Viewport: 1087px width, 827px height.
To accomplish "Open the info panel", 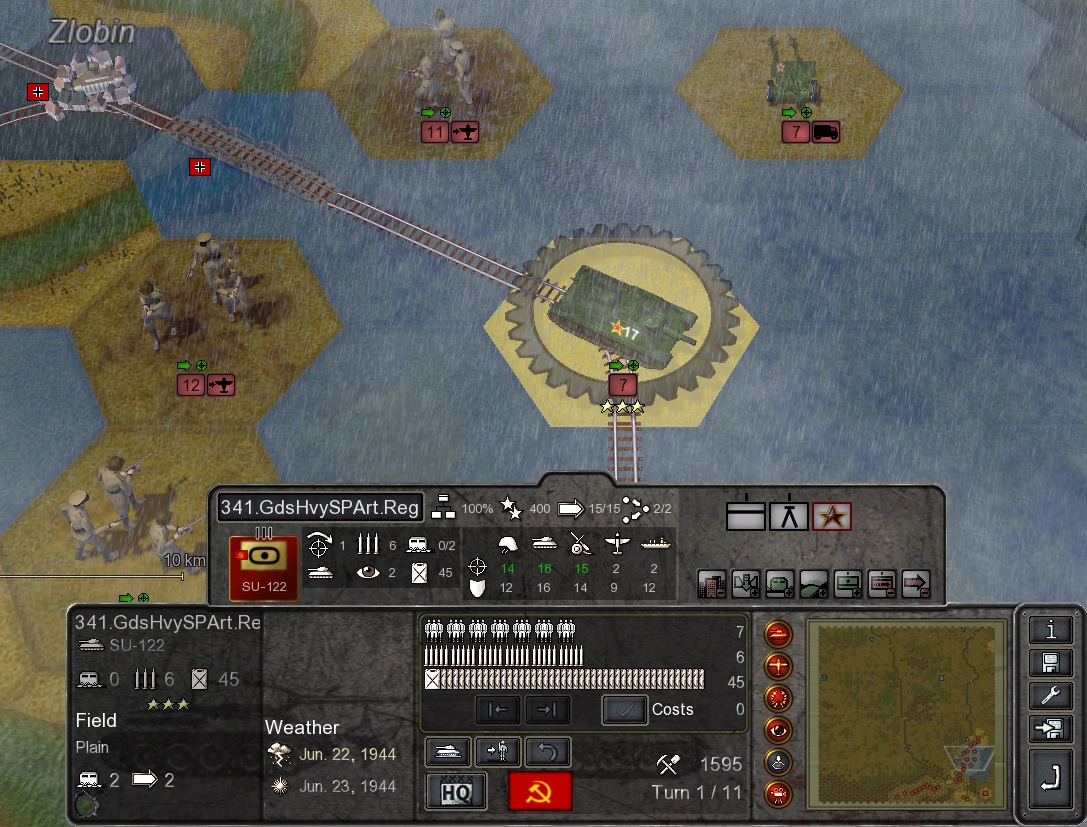I will (1050, 629).
